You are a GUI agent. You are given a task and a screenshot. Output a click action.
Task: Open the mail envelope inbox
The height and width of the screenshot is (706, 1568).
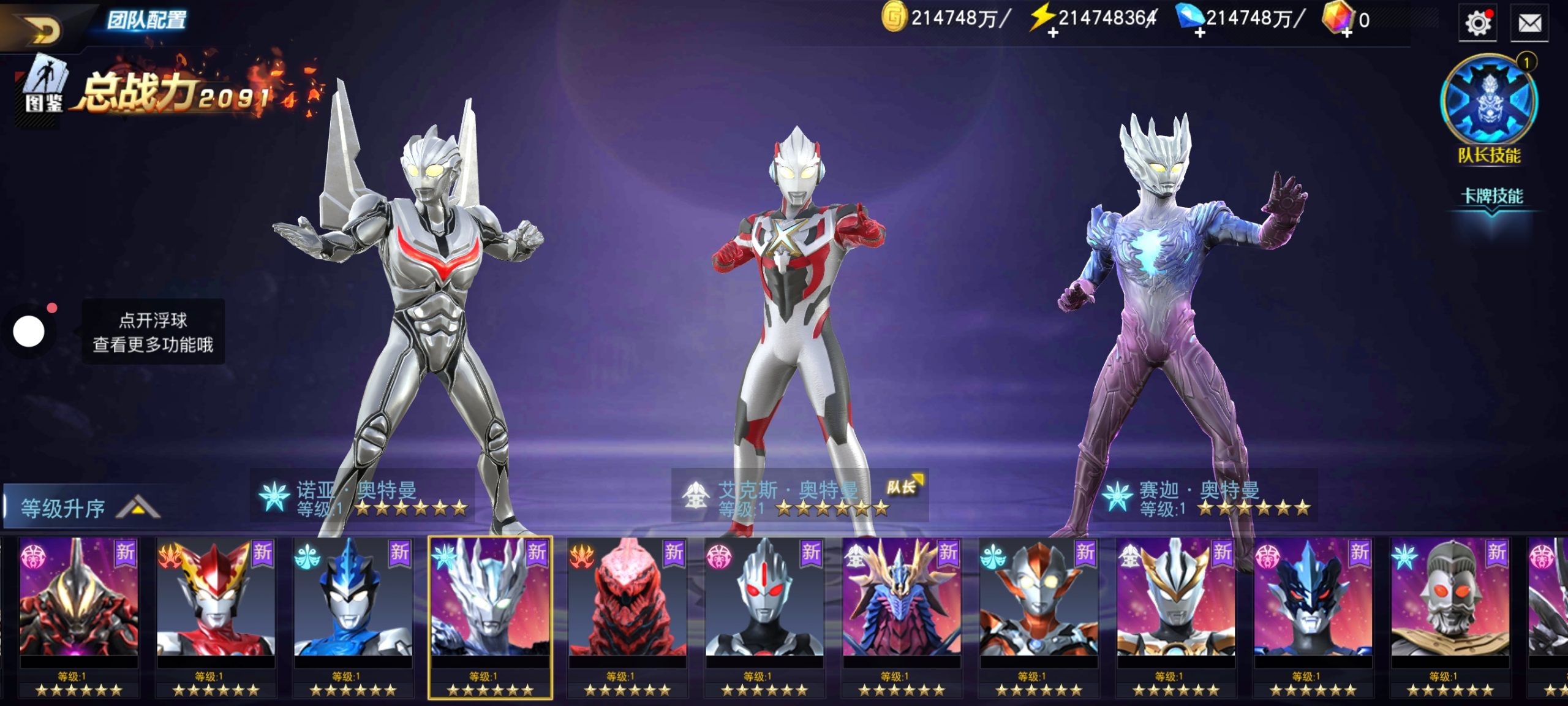point(1529,24)
